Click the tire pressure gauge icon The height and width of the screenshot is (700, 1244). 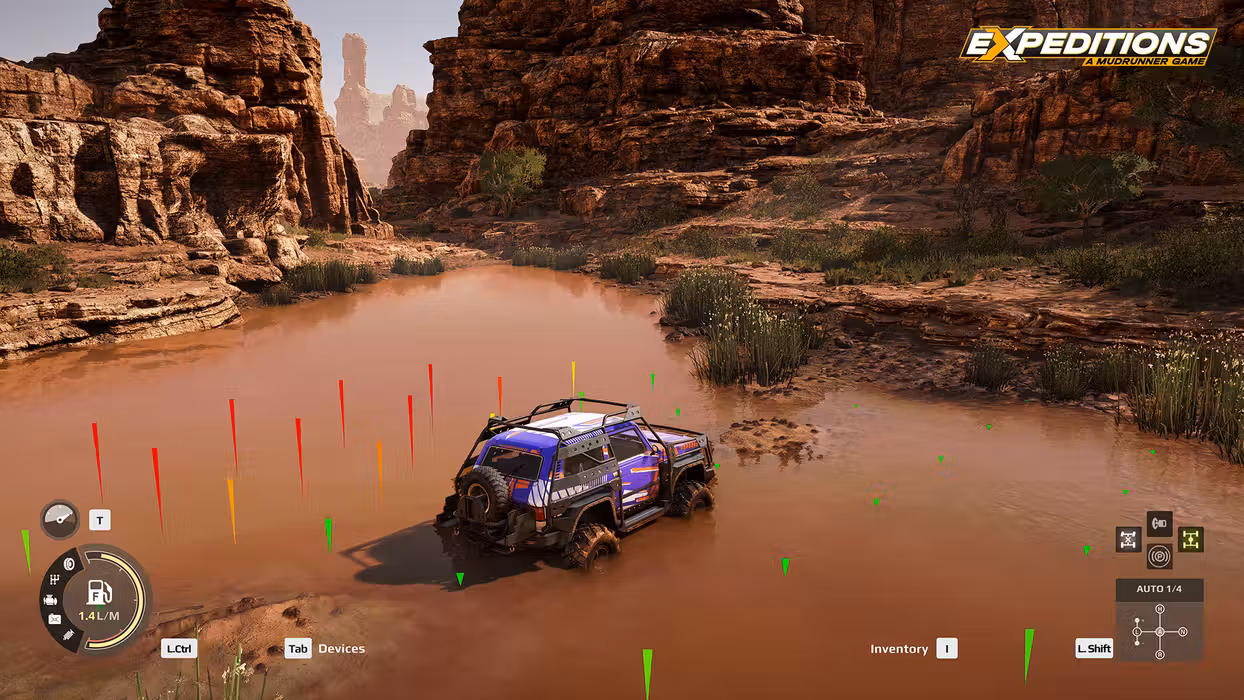pyautogui.click(x=59, y=519)
